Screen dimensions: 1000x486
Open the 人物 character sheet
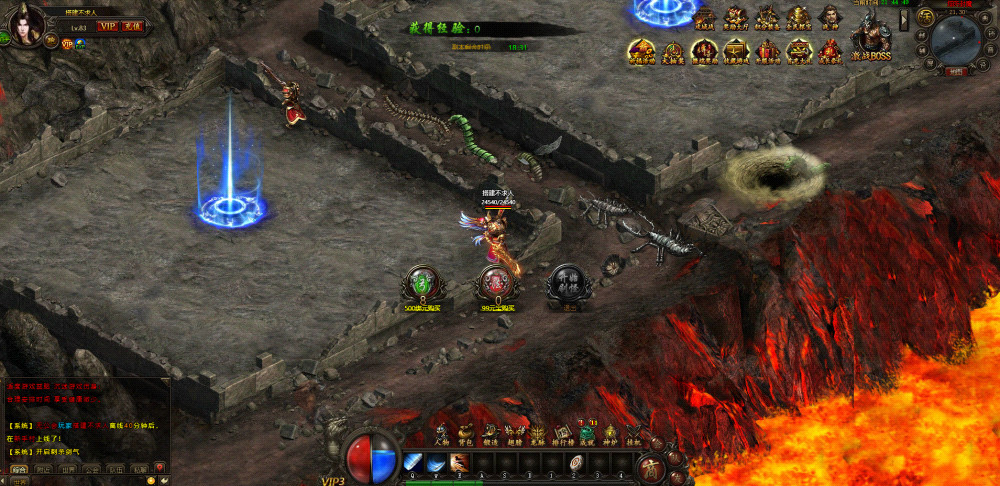pyautogui.click(x=441, y=431)
